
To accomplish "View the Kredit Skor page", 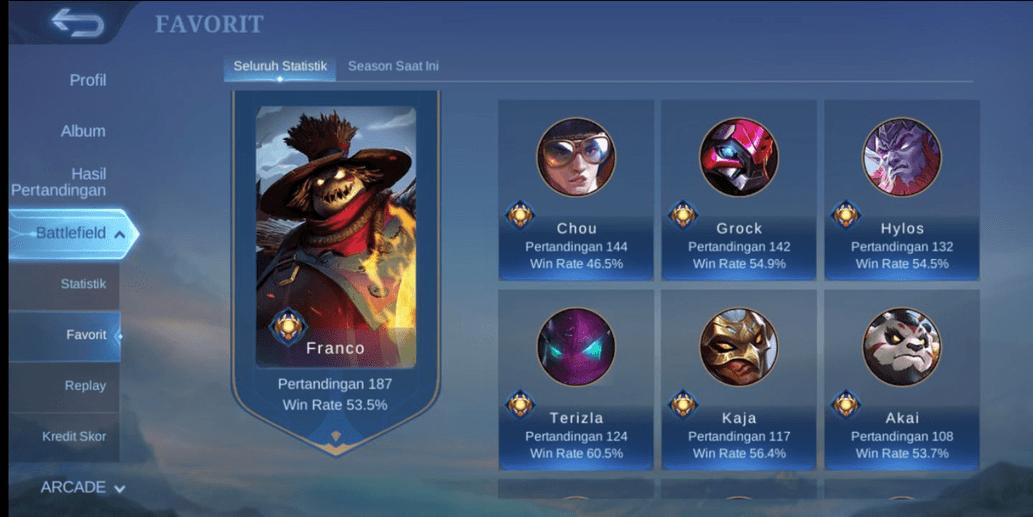I will [x=74, y=436].
